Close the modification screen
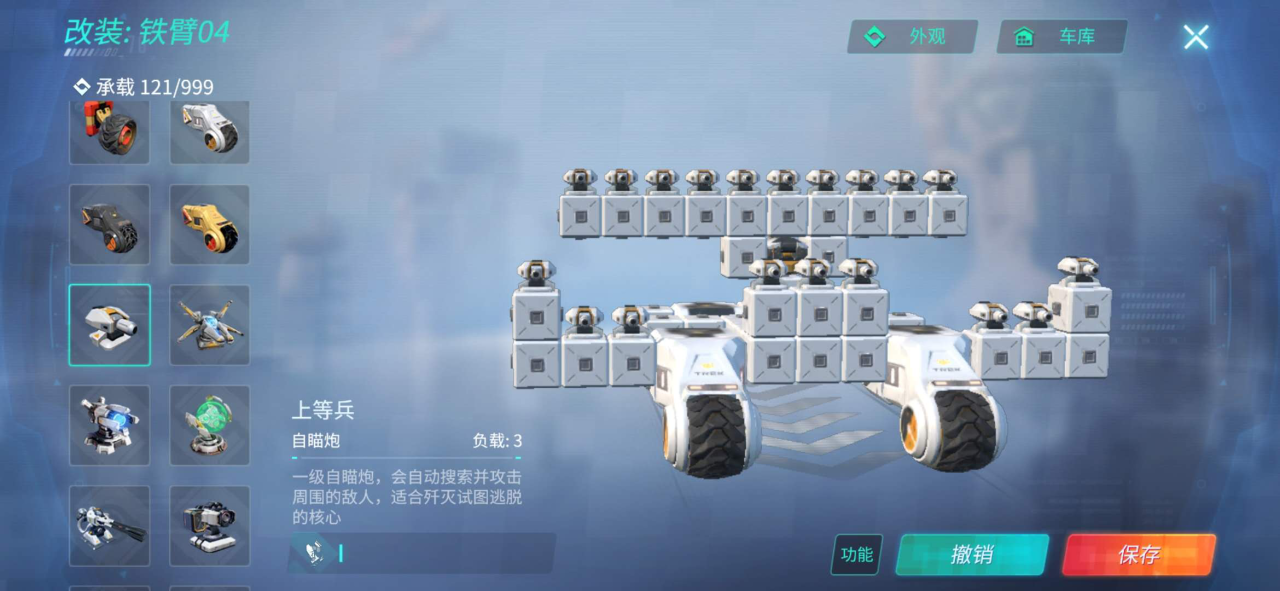This screenshot has height=591, width=1280. coord(1195,38)
